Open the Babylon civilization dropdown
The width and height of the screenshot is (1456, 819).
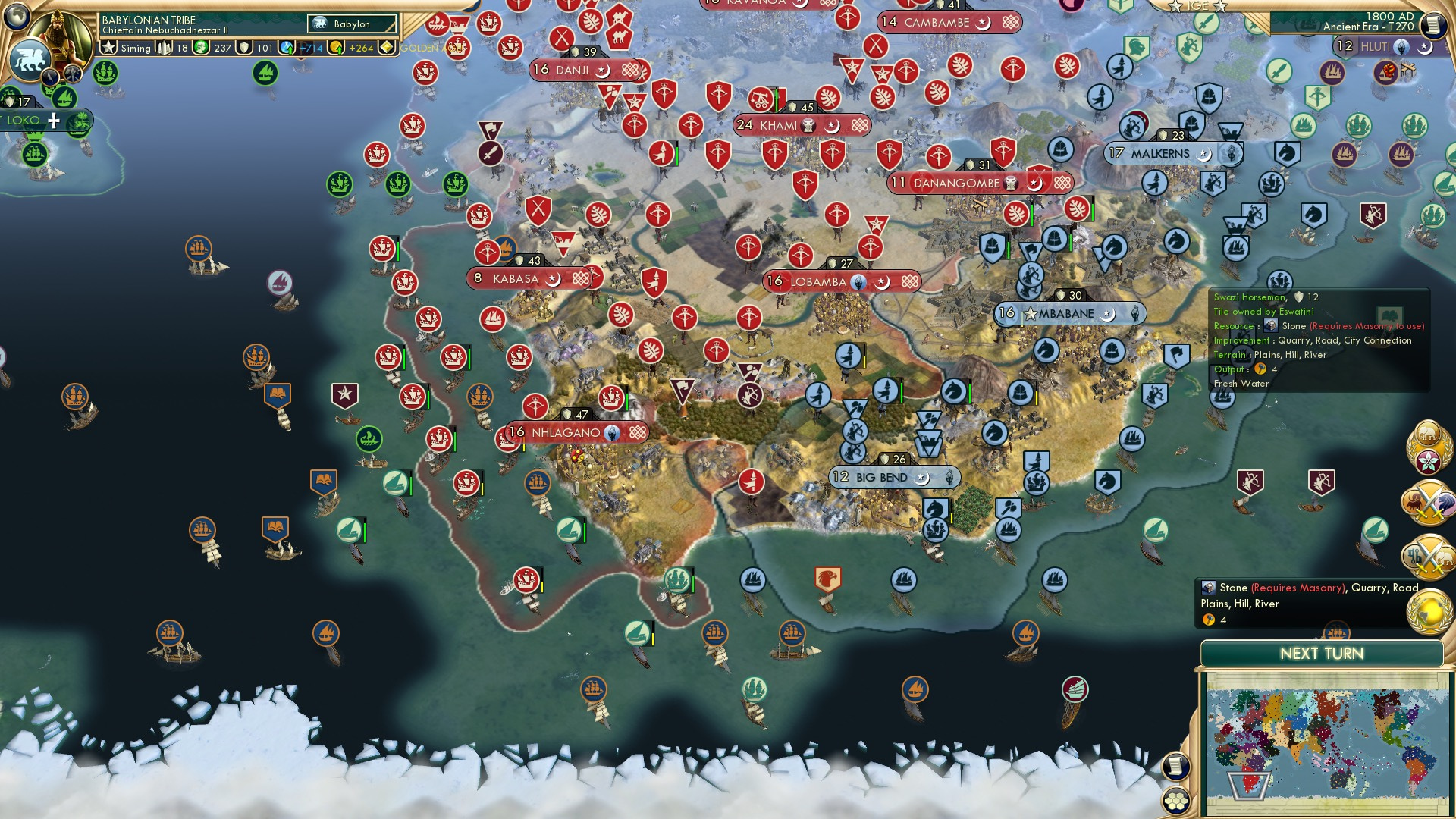(351, 24)
